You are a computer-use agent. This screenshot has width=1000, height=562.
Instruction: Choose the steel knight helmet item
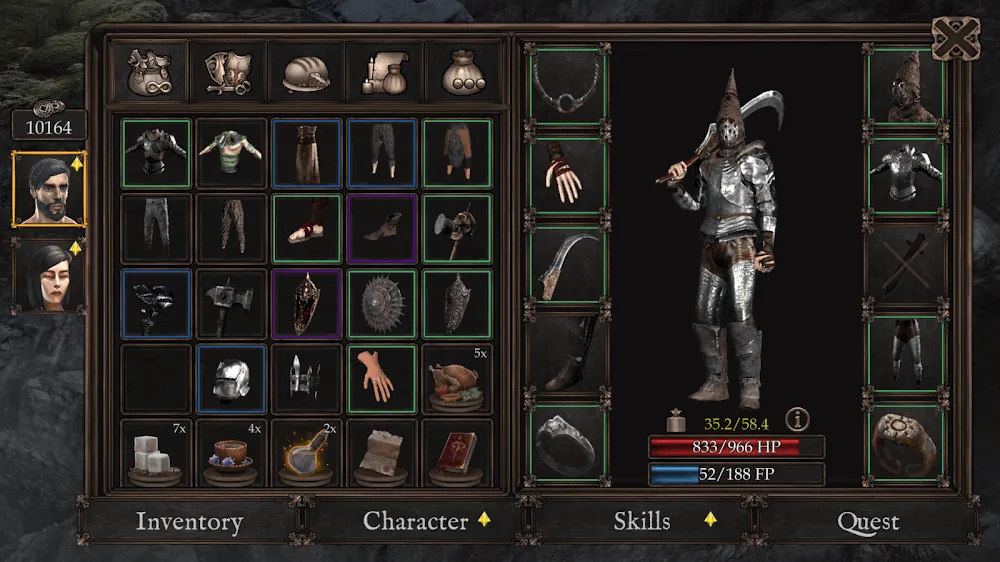click(x=231, y=380)
